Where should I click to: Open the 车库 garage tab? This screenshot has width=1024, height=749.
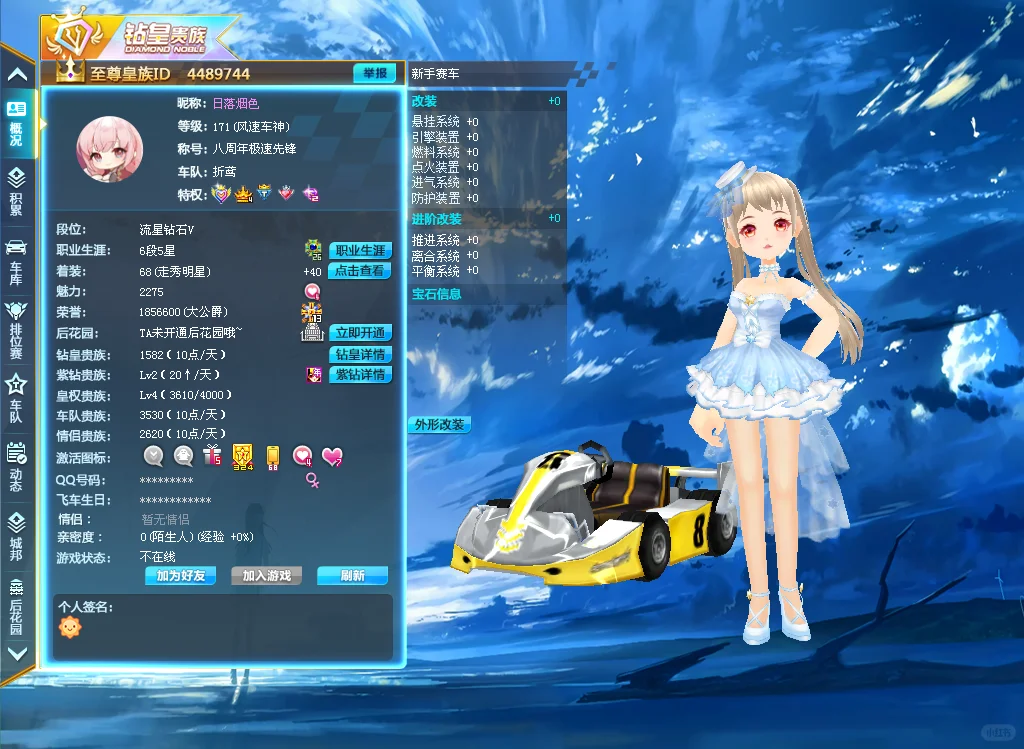tap(17, 260)
